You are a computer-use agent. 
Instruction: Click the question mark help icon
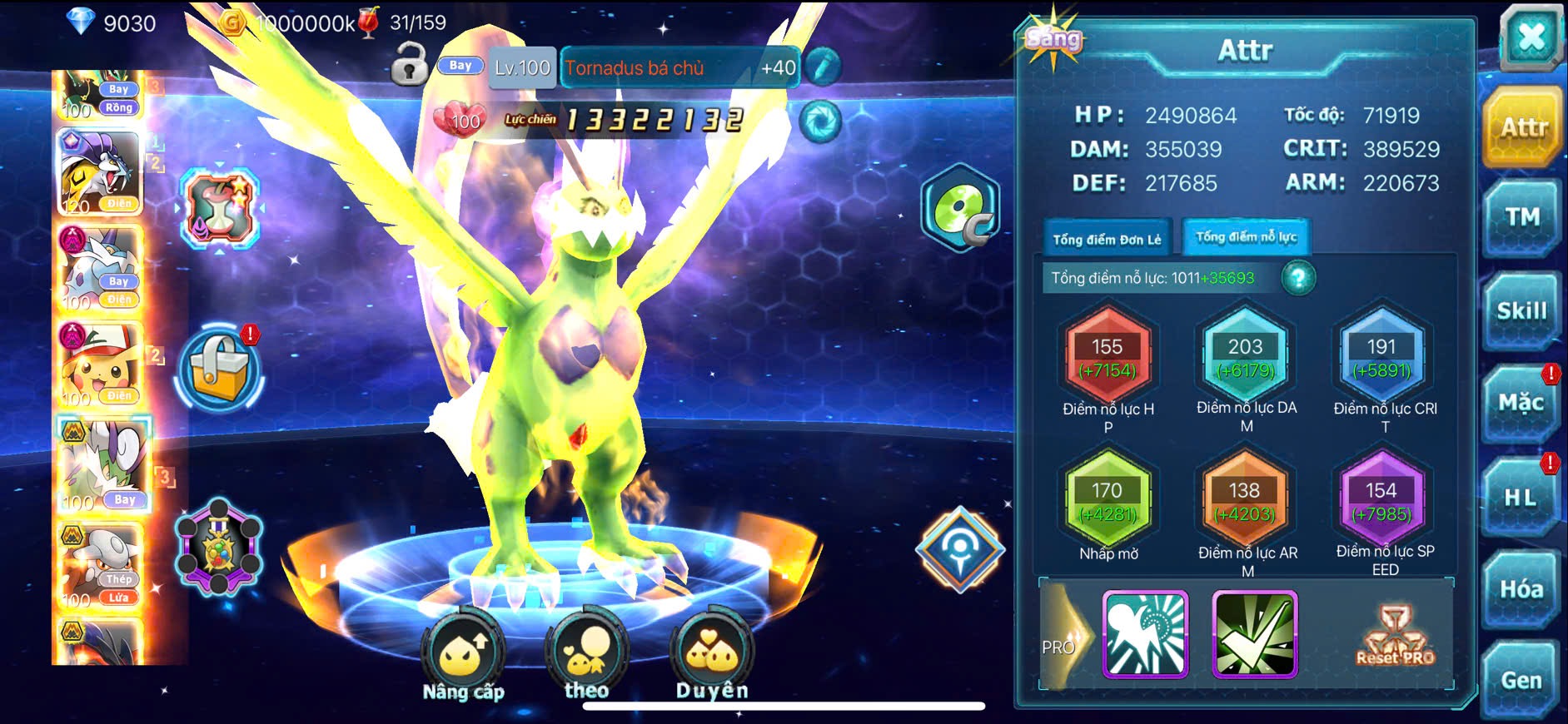pos(1298,278)
